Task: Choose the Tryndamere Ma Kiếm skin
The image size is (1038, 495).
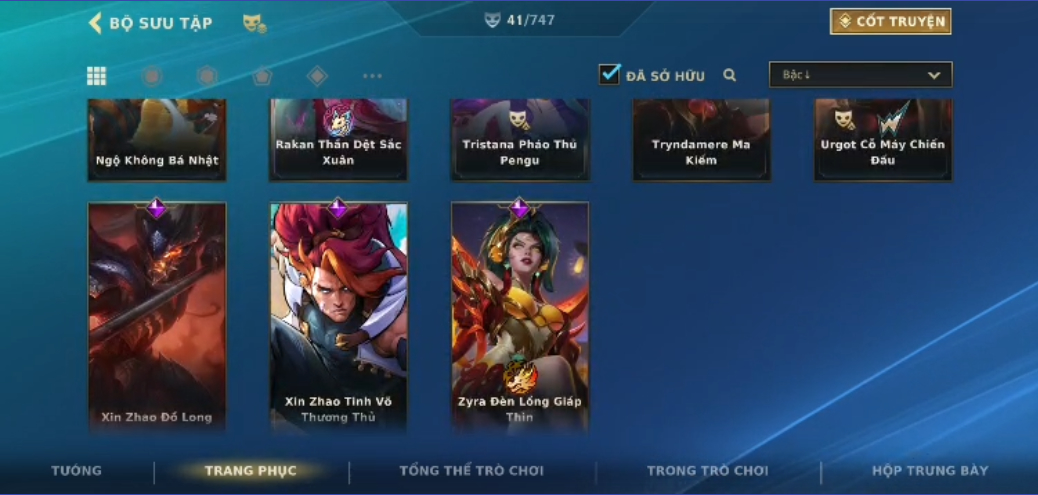Action: tap(701, 140)
